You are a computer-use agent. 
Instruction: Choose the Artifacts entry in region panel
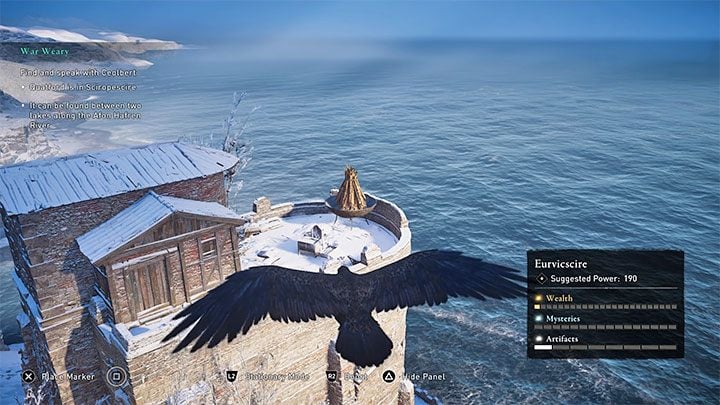point(564,339)
